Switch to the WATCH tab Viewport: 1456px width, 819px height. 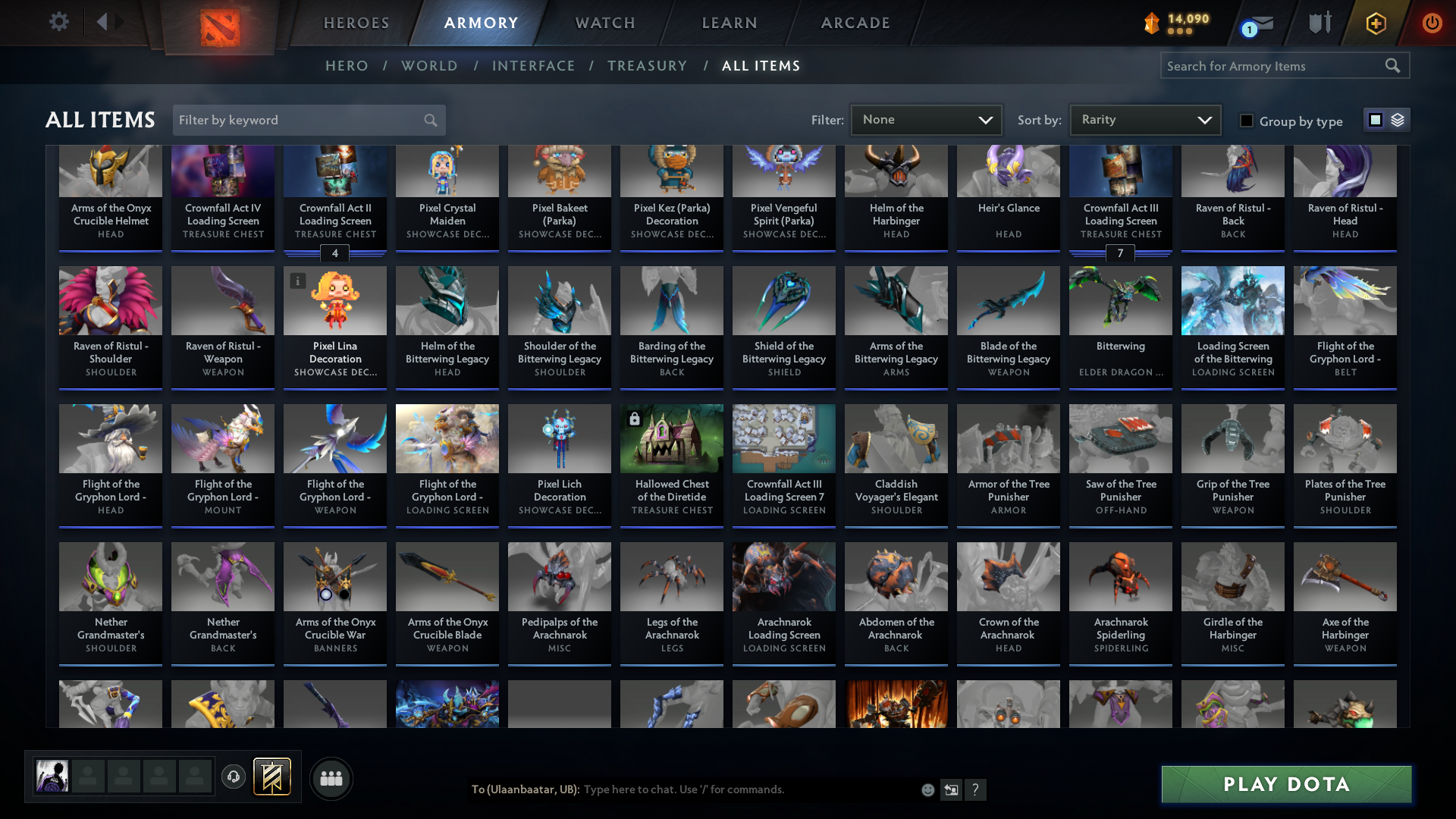(604, 23)
